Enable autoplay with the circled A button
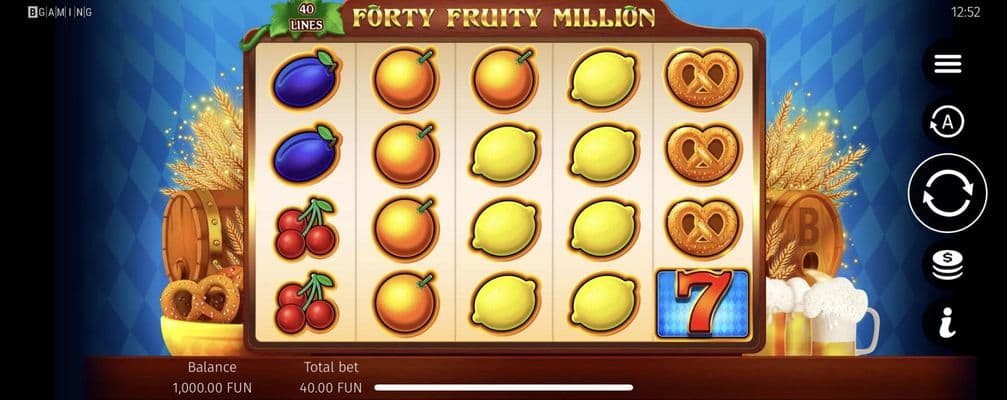Image resolution: width=1007 pixels, height=400 pixels. (947, 123)
